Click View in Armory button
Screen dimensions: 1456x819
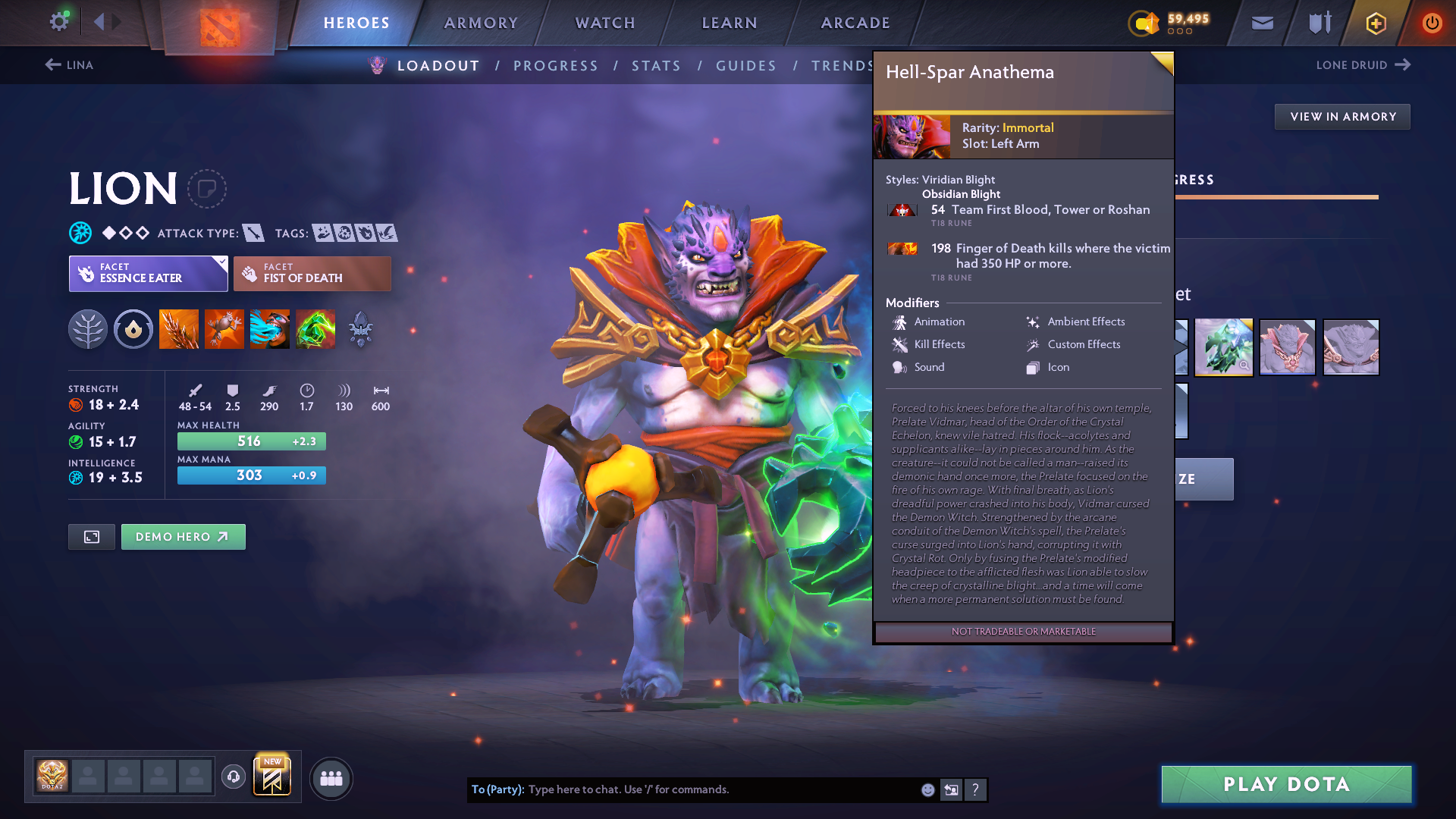(x=1342, y=117)
